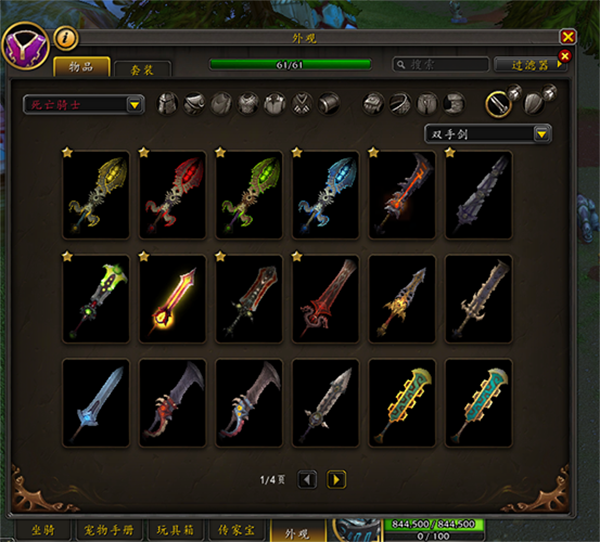Select the helmet slot filter icon

168,104
